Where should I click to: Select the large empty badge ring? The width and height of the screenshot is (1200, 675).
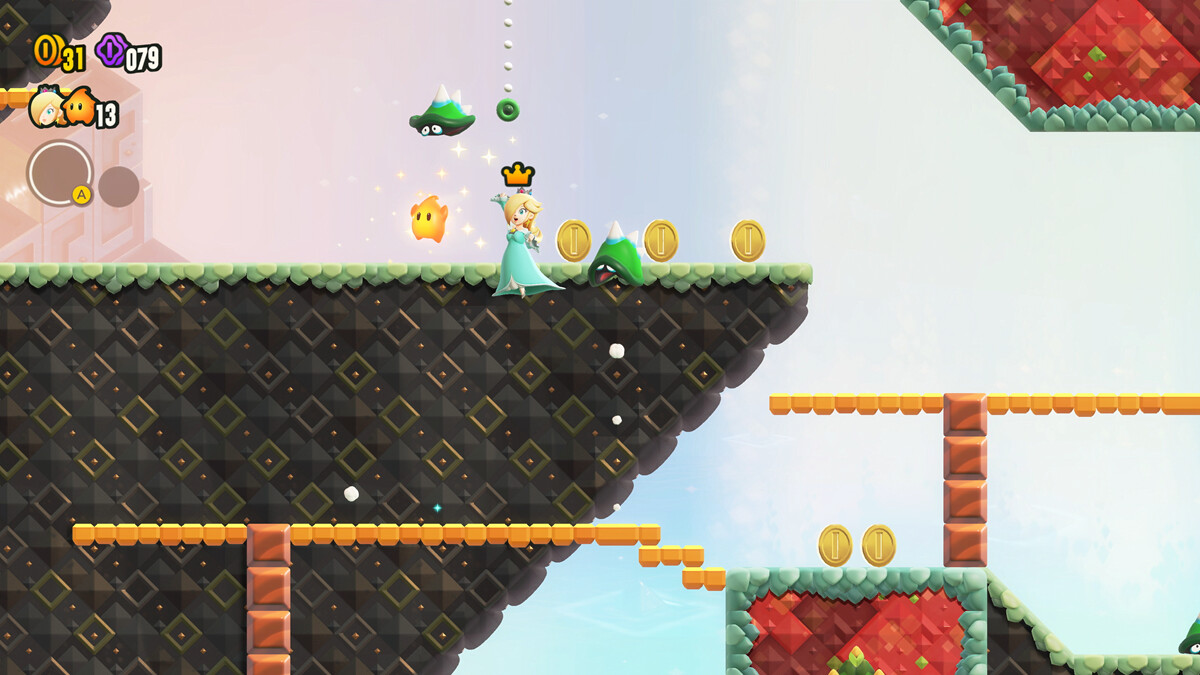pos(60,172)
